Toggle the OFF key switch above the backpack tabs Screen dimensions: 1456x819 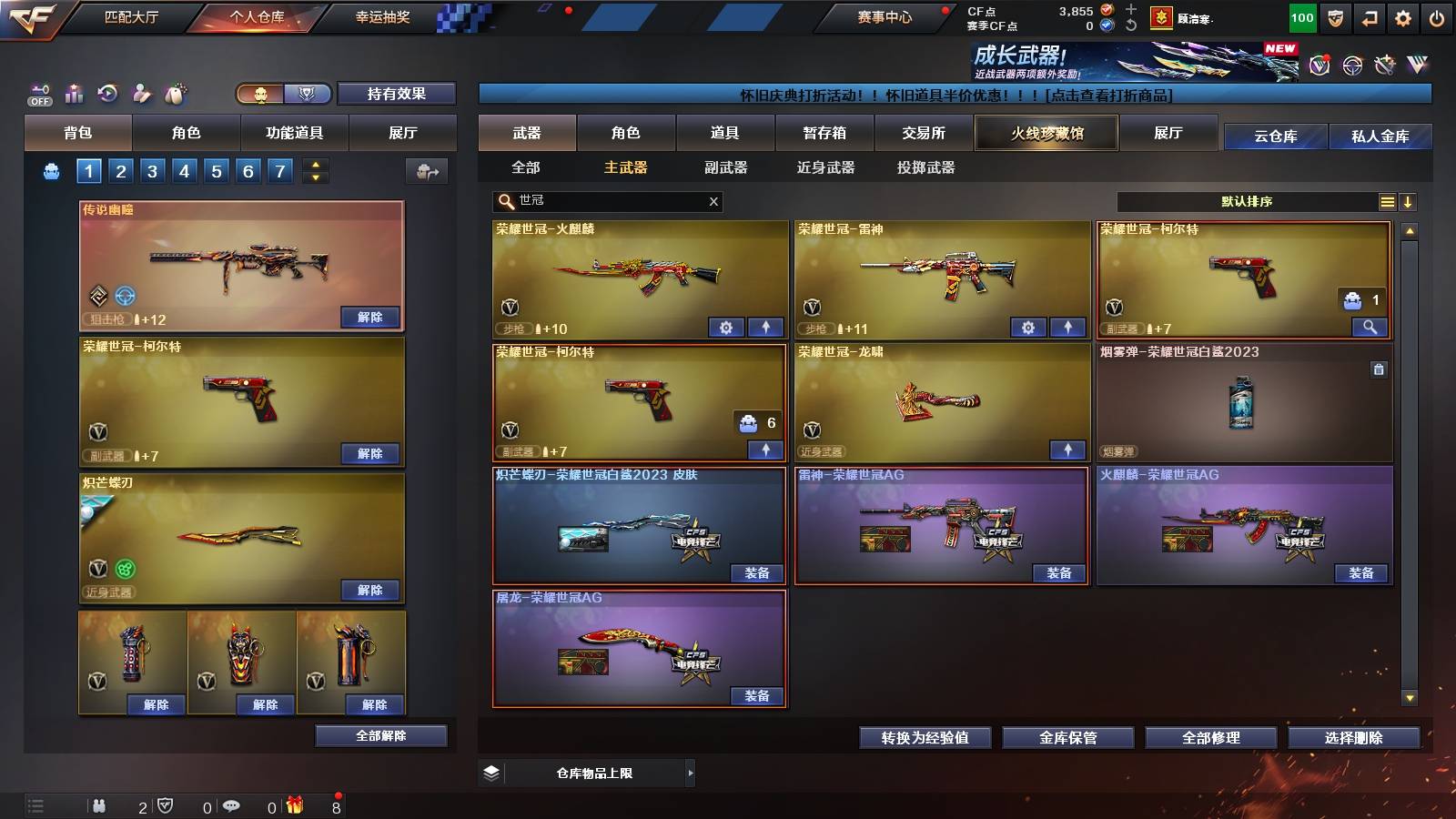[x=38, y=93]
